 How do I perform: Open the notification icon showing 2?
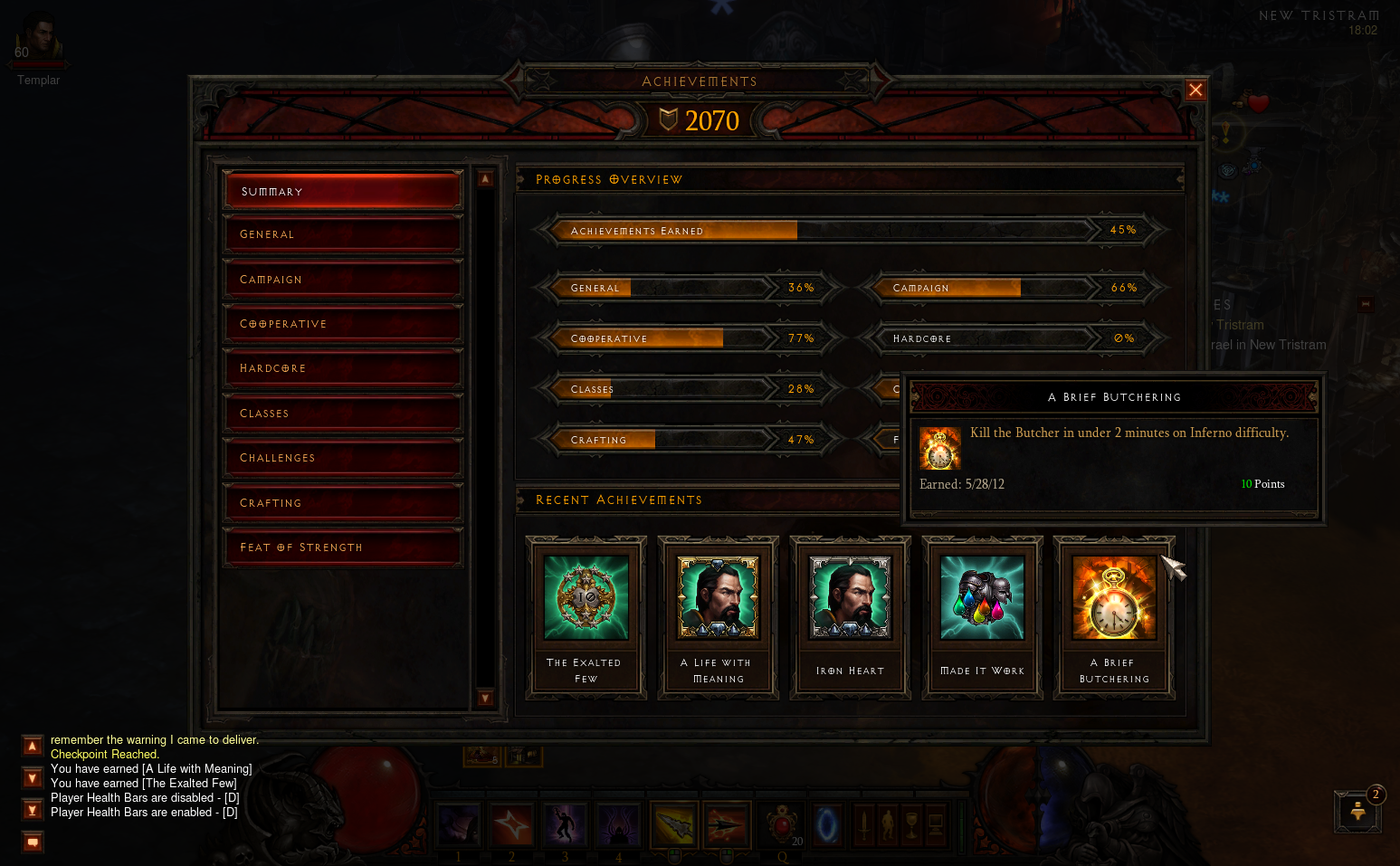(x=1357, y=810)
